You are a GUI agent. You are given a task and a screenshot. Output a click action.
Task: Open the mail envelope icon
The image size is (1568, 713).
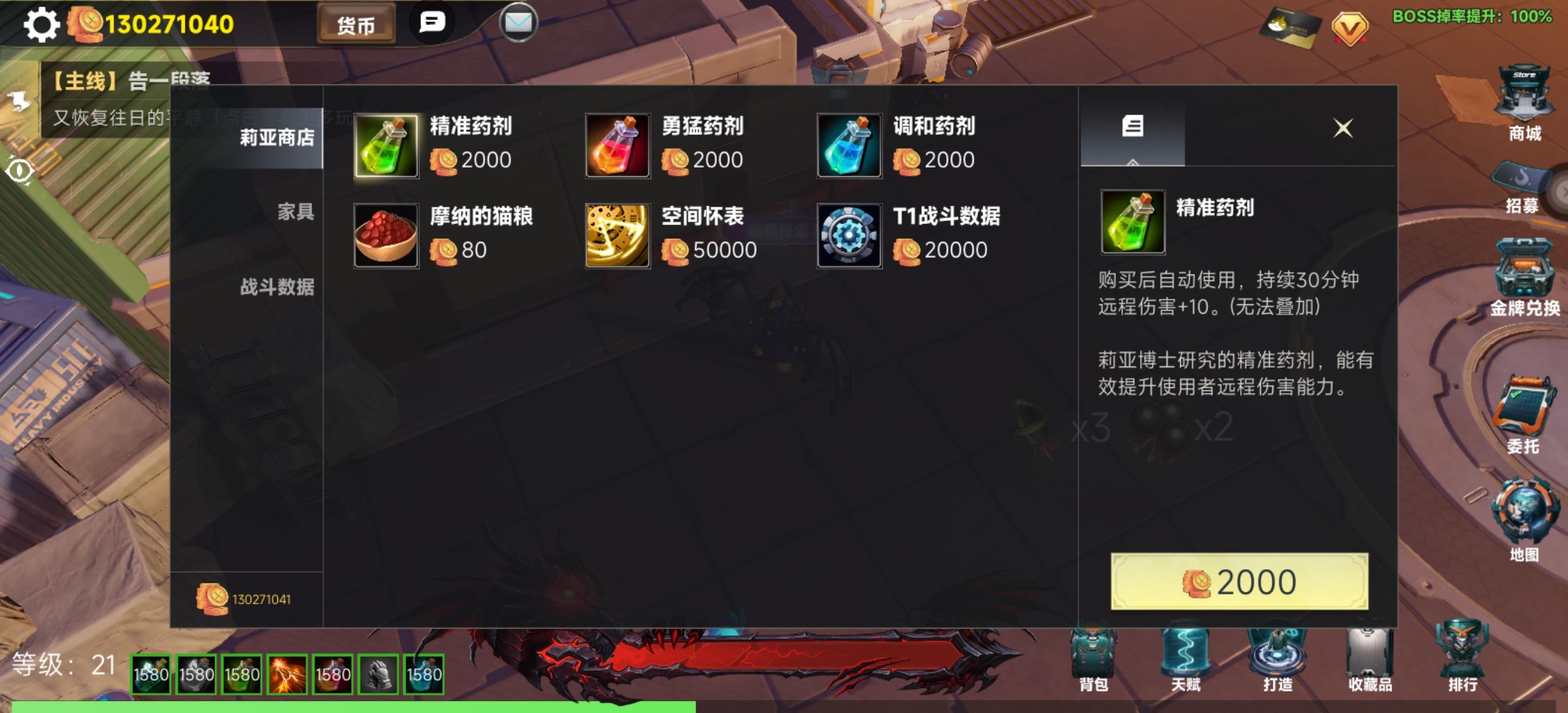519,24
